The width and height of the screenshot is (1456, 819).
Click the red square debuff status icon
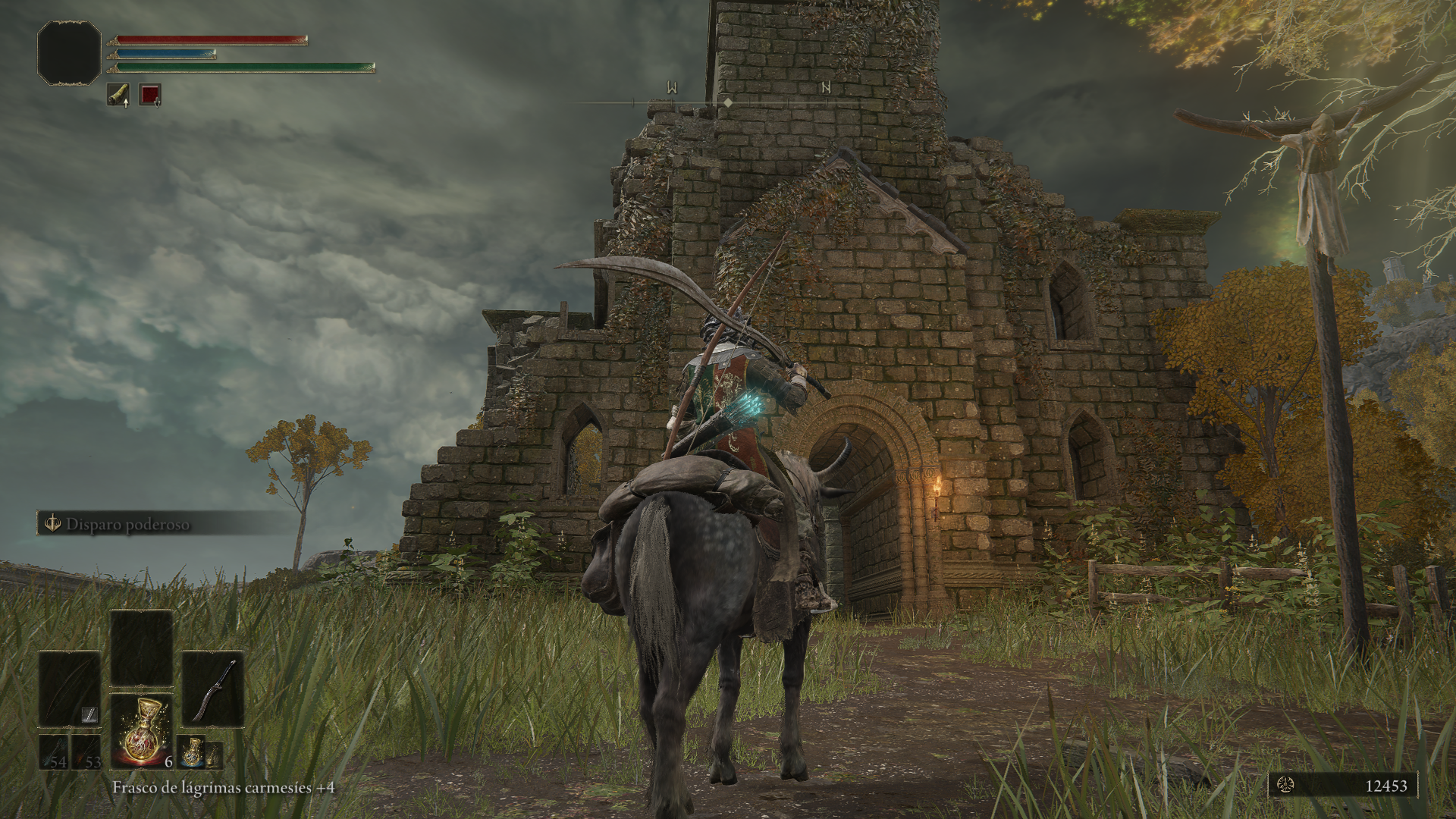point(150,95)
